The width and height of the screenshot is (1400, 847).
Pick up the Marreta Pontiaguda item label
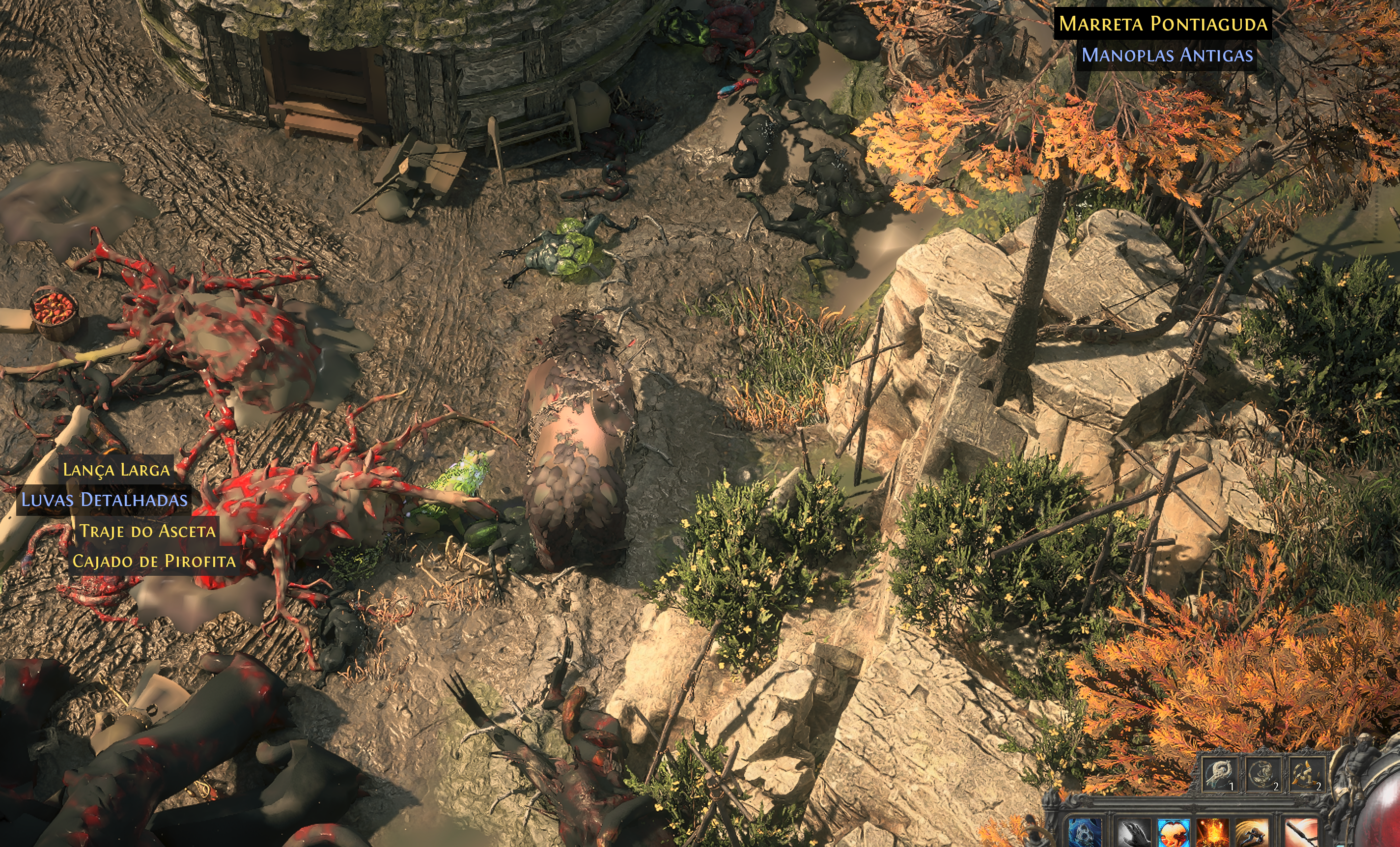1163,24
